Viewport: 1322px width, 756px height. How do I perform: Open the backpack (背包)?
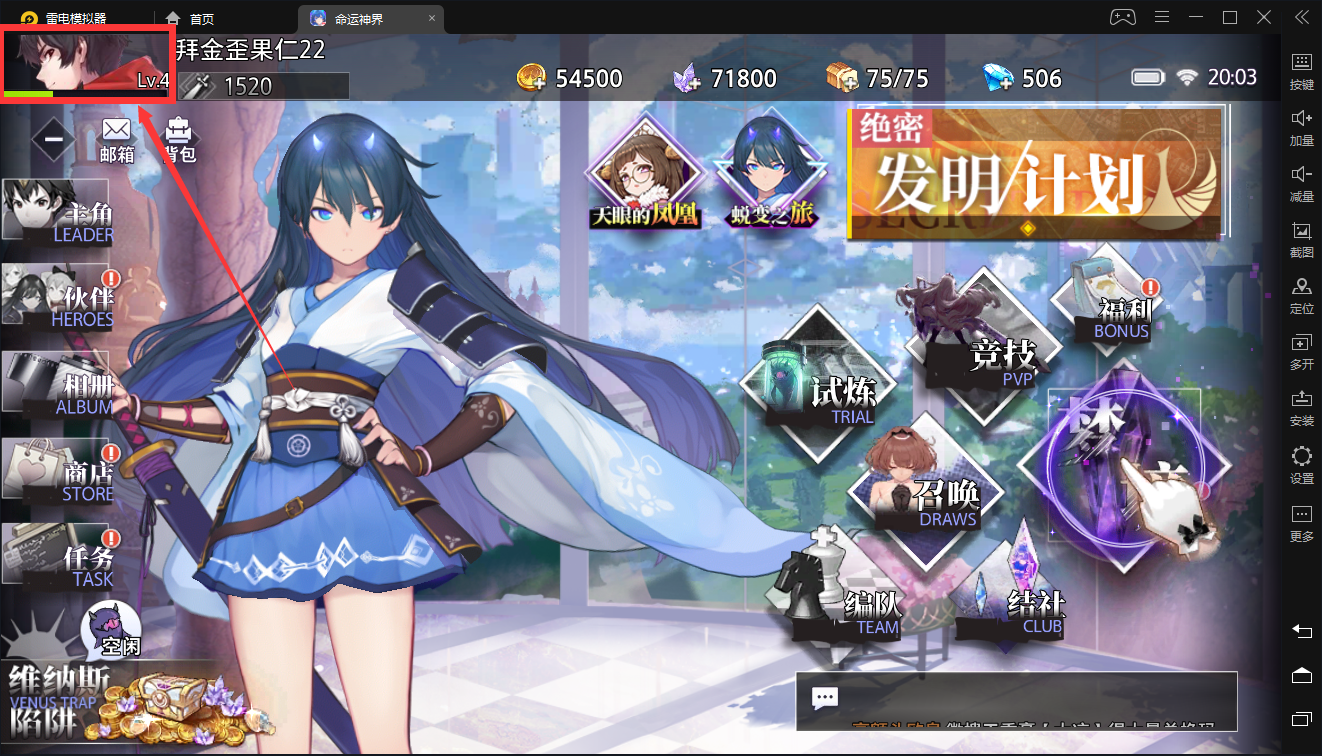click(179, 139)
